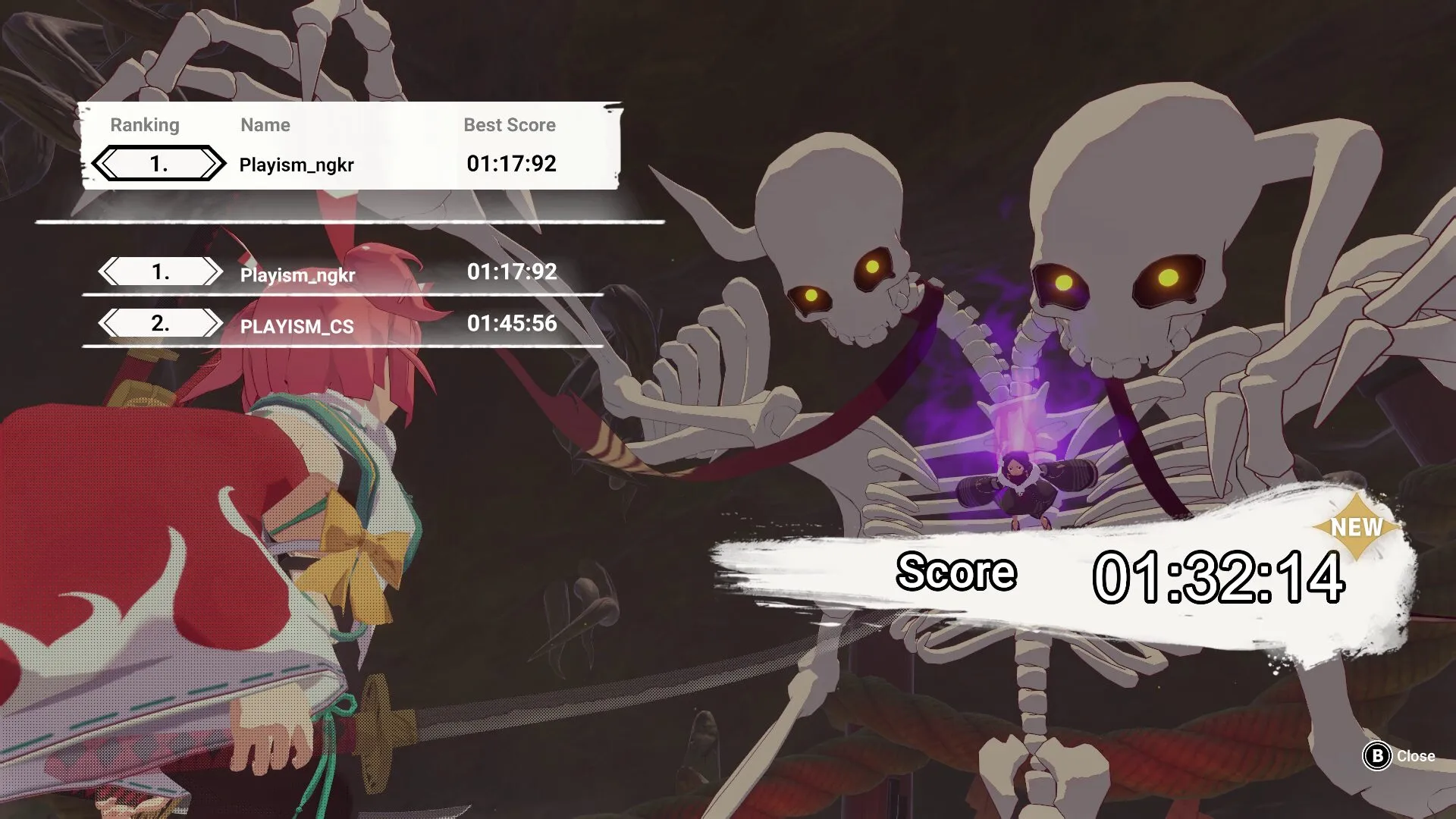Open the Best Score column sorting

click(x=510, y=125)
